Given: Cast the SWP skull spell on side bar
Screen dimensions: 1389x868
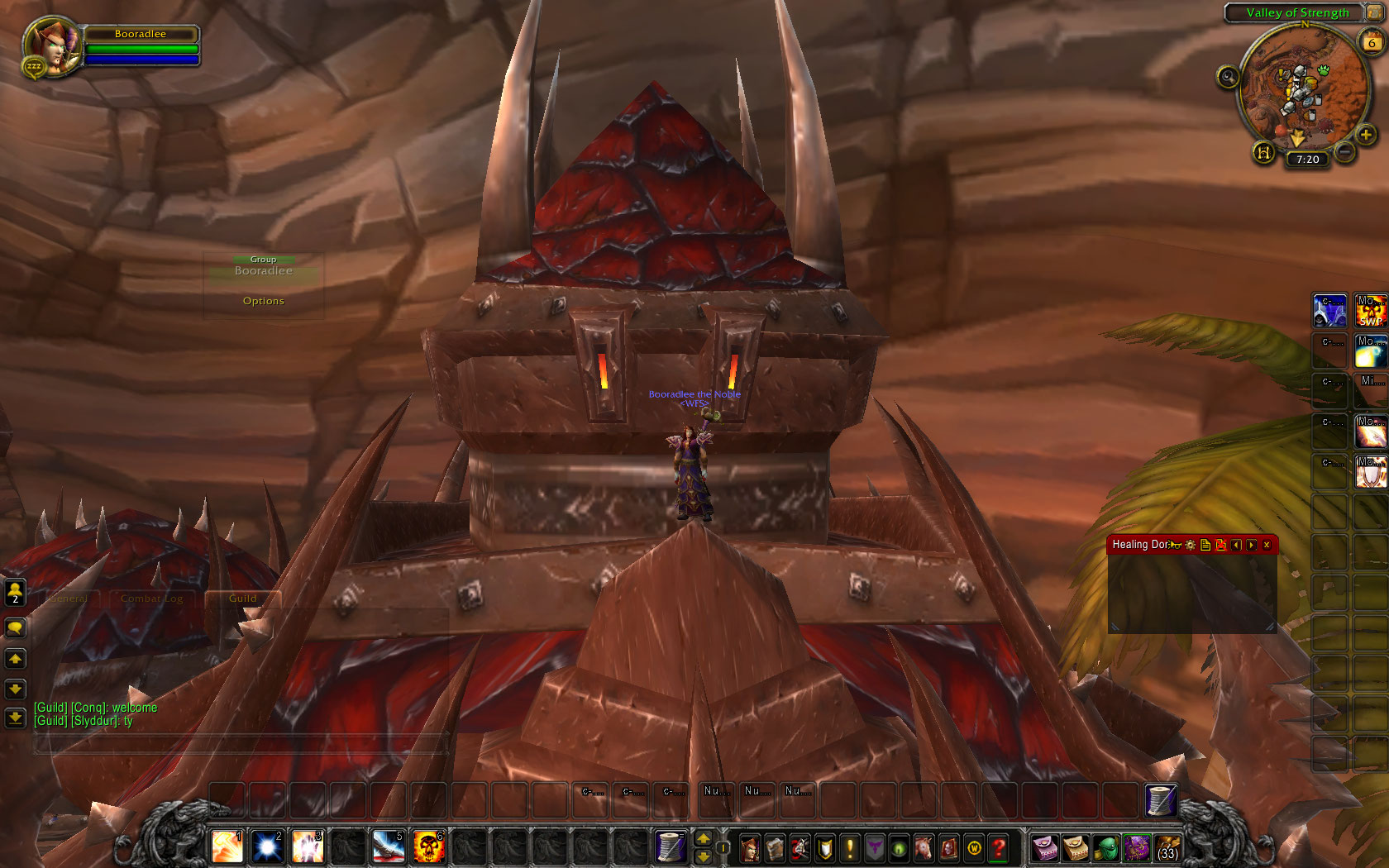Looking at the screenshot, I should pos(1370,311).
